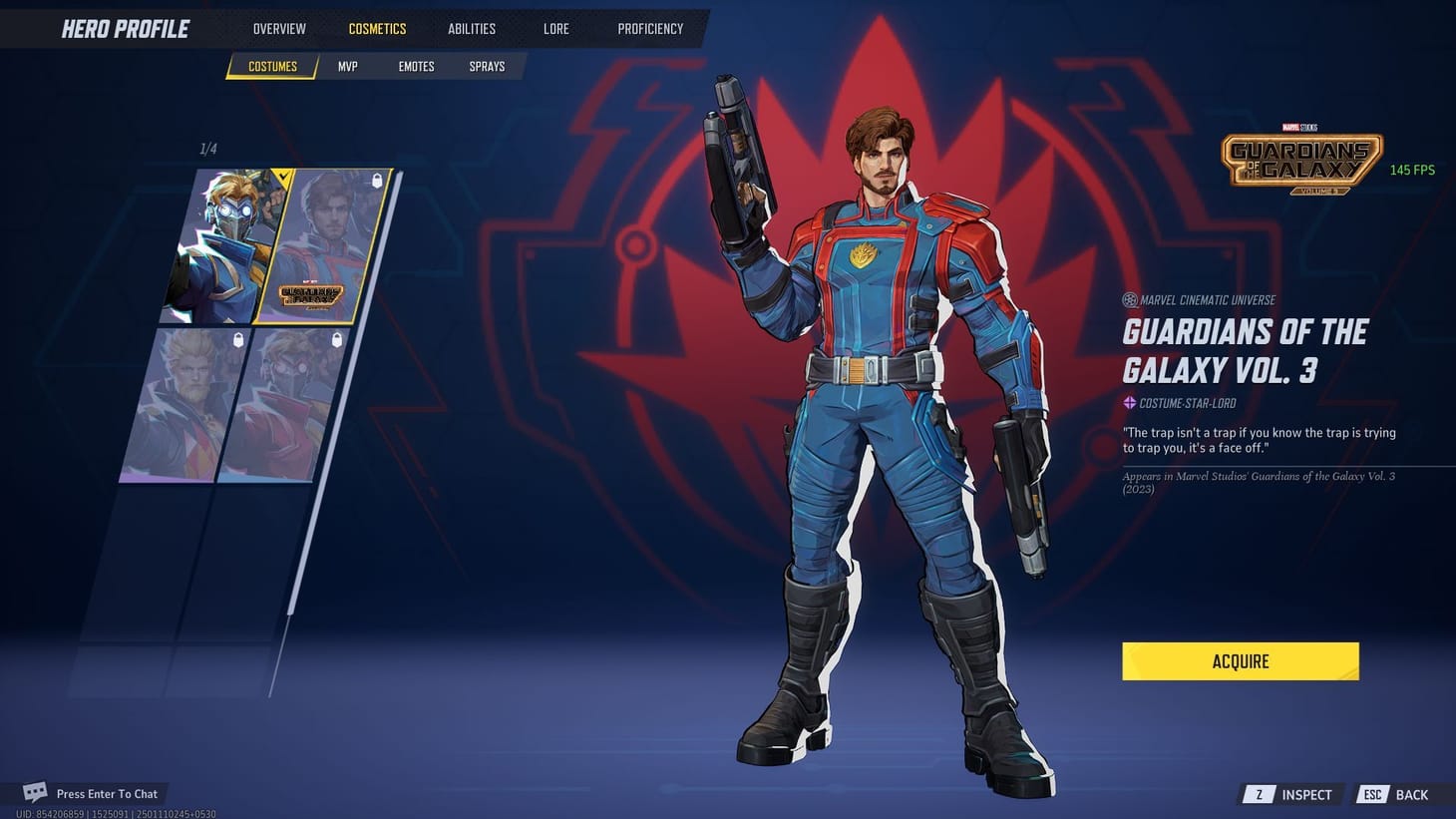
Task: Switch to the Sprays sub-tab
Action: [487, 66]
